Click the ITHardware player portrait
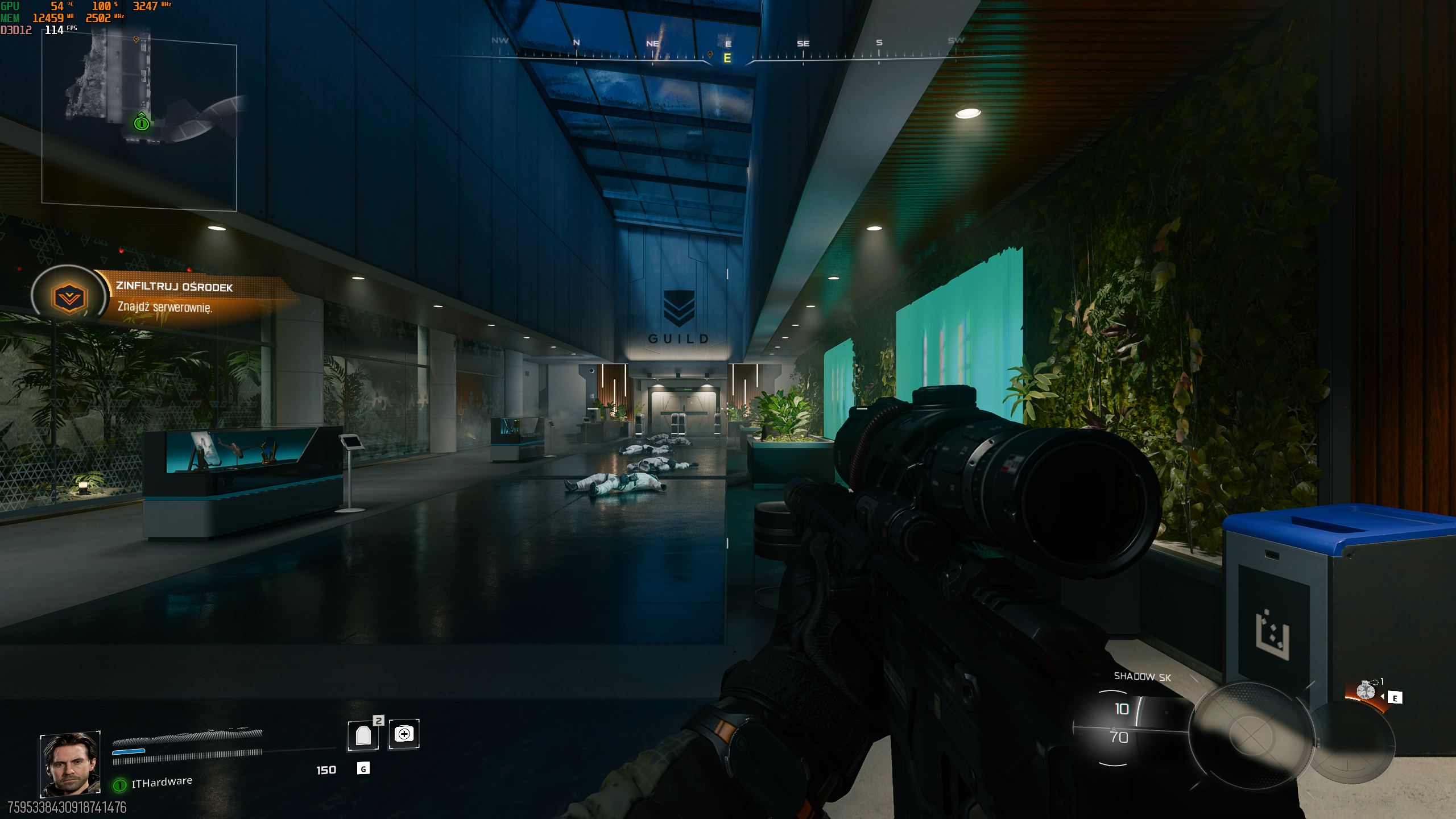Image resolution: width=1456 pixels, height=819 pixels. (70, 763)
